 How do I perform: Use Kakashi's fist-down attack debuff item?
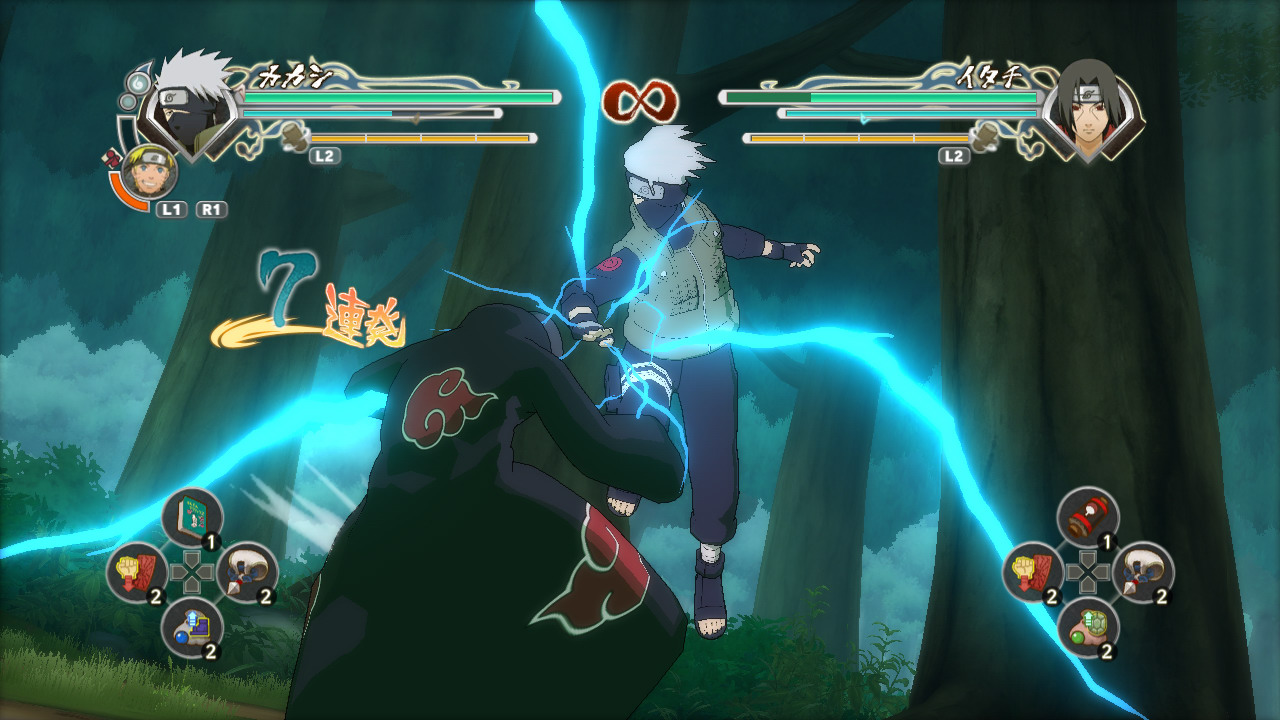(x=136, y=572)
